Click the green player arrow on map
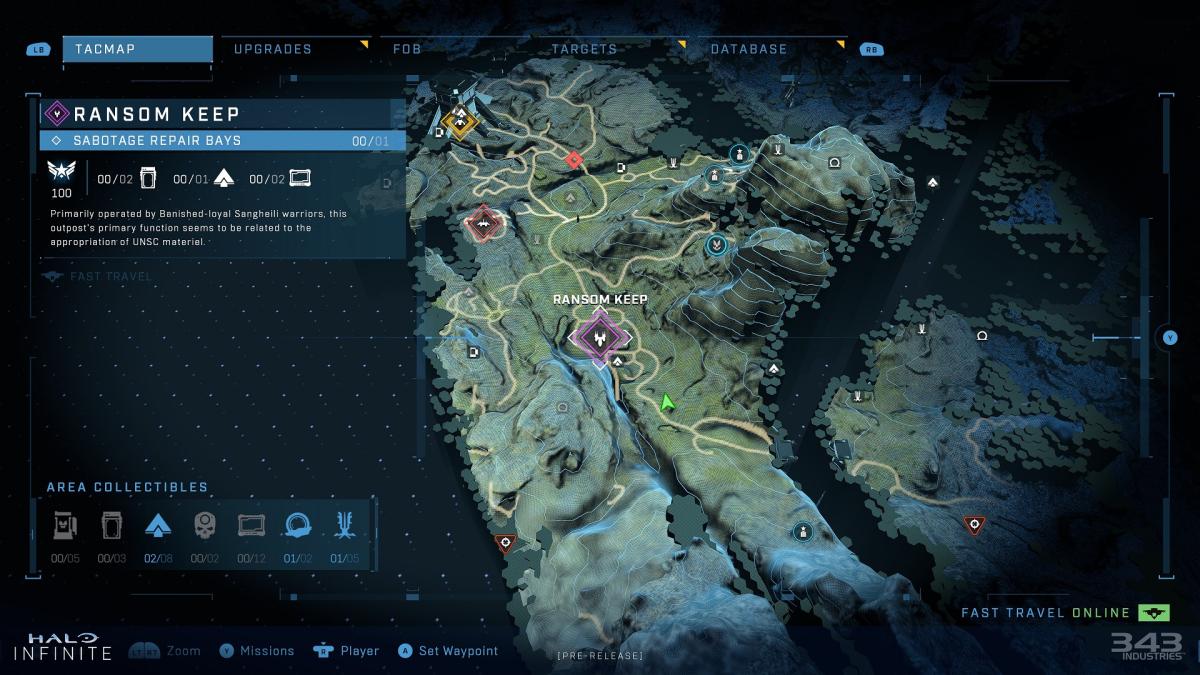The image size is (1200, 675). (x=667, y=402)
